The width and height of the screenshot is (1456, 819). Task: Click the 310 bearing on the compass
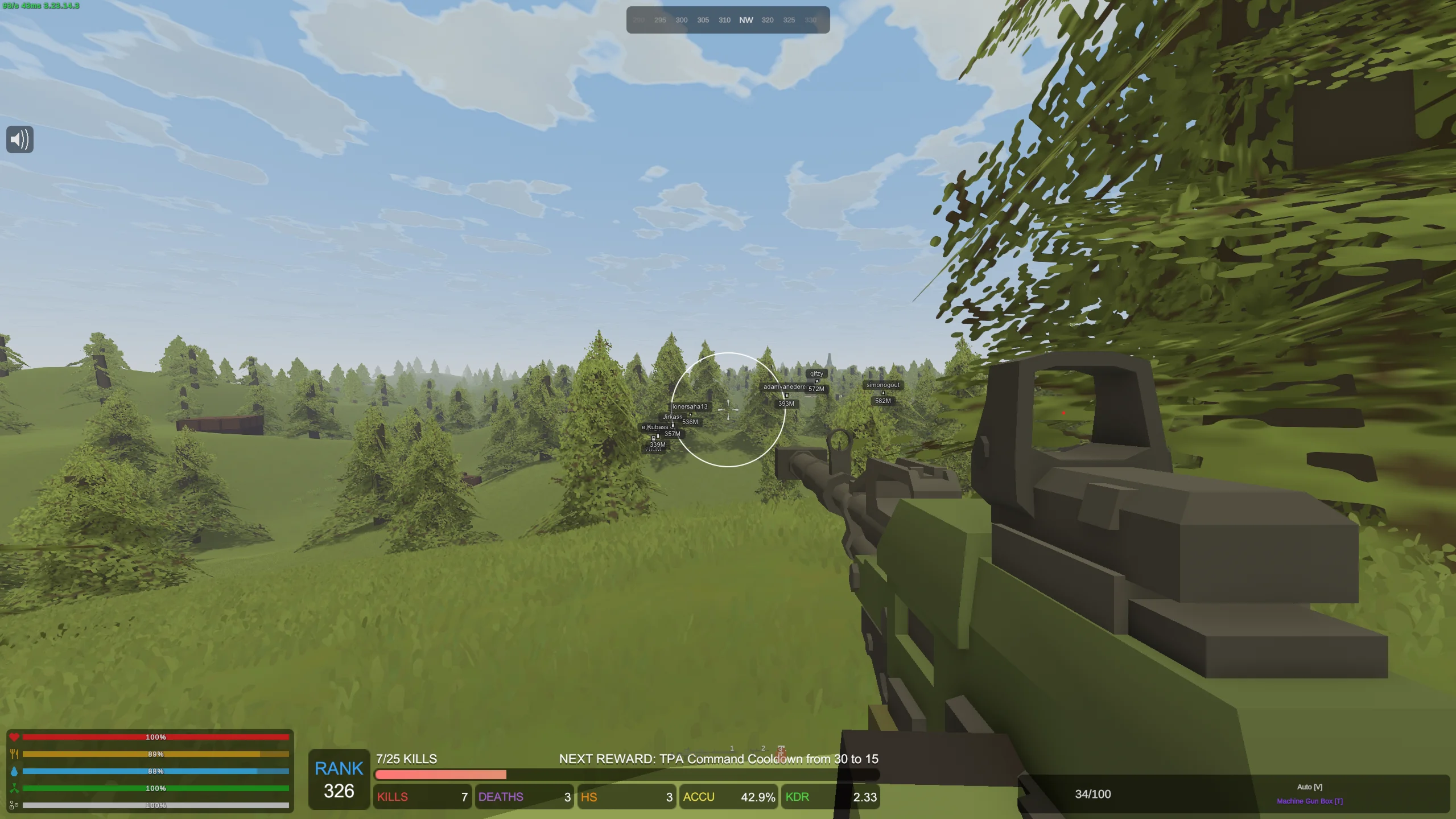coord(724,19)
